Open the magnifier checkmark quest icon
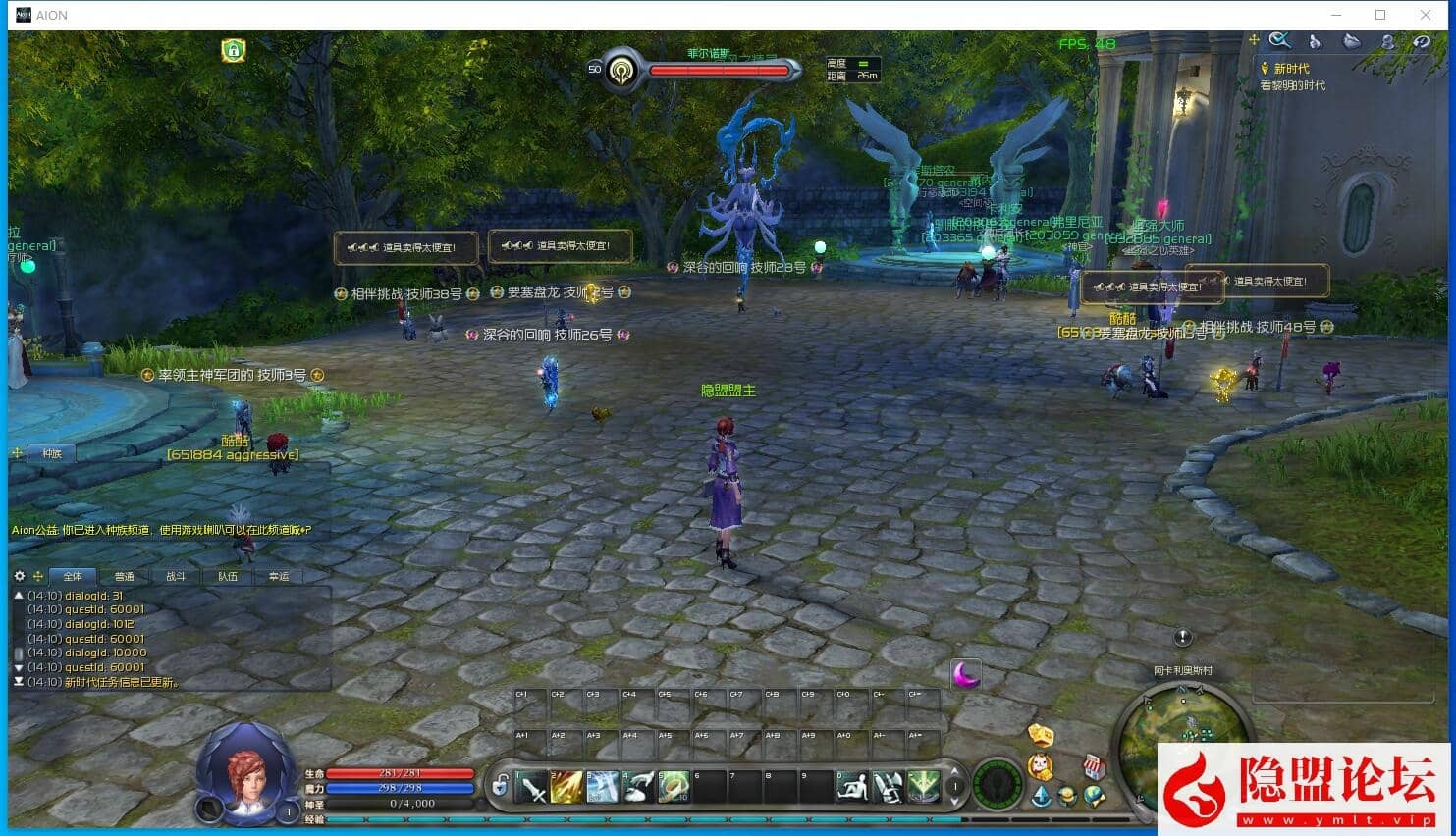The height and width of the screenshot is (836, 1456). pos(1279,41)
